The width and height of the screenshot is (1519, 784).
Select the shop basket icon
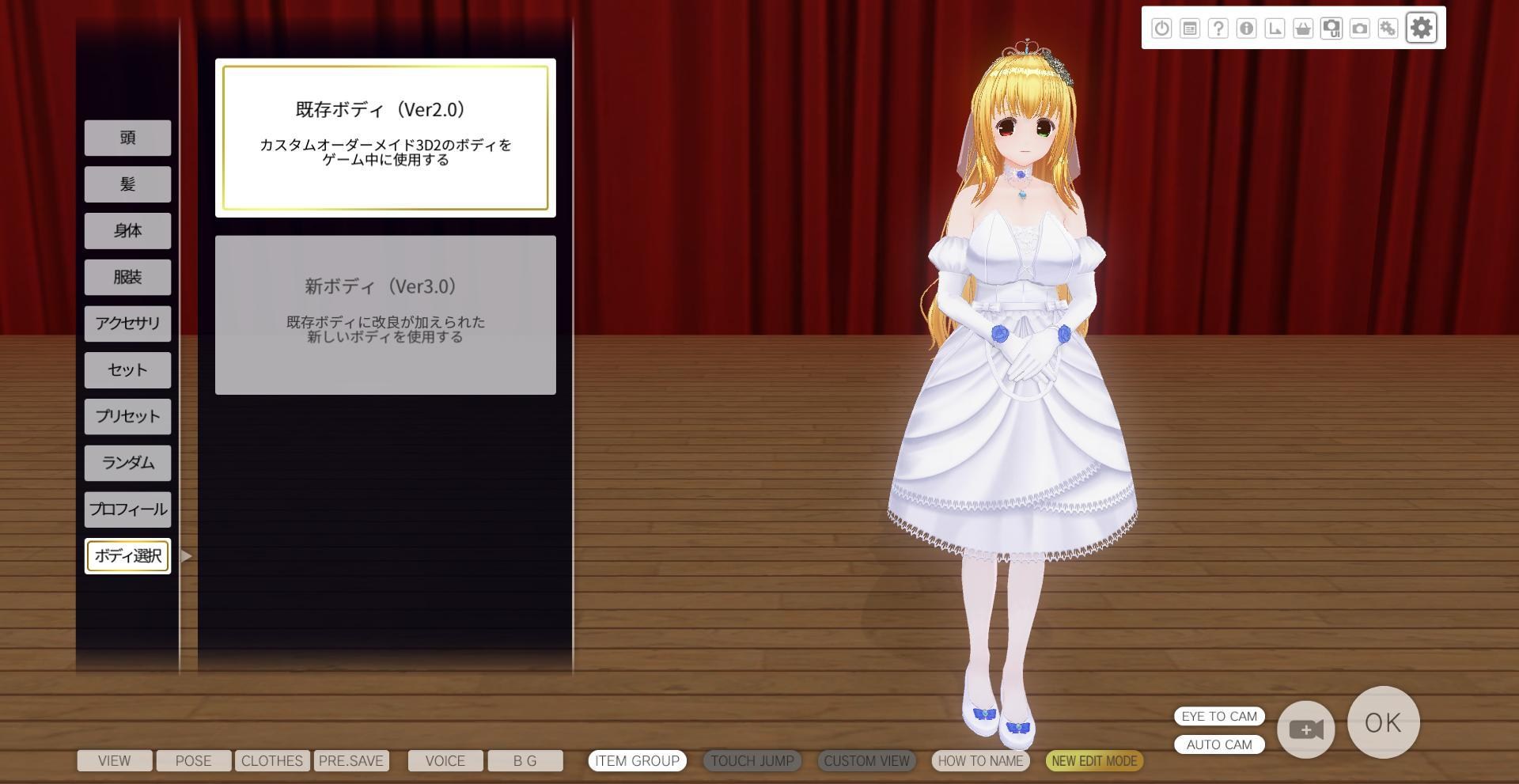click(x=1305, y=28)
